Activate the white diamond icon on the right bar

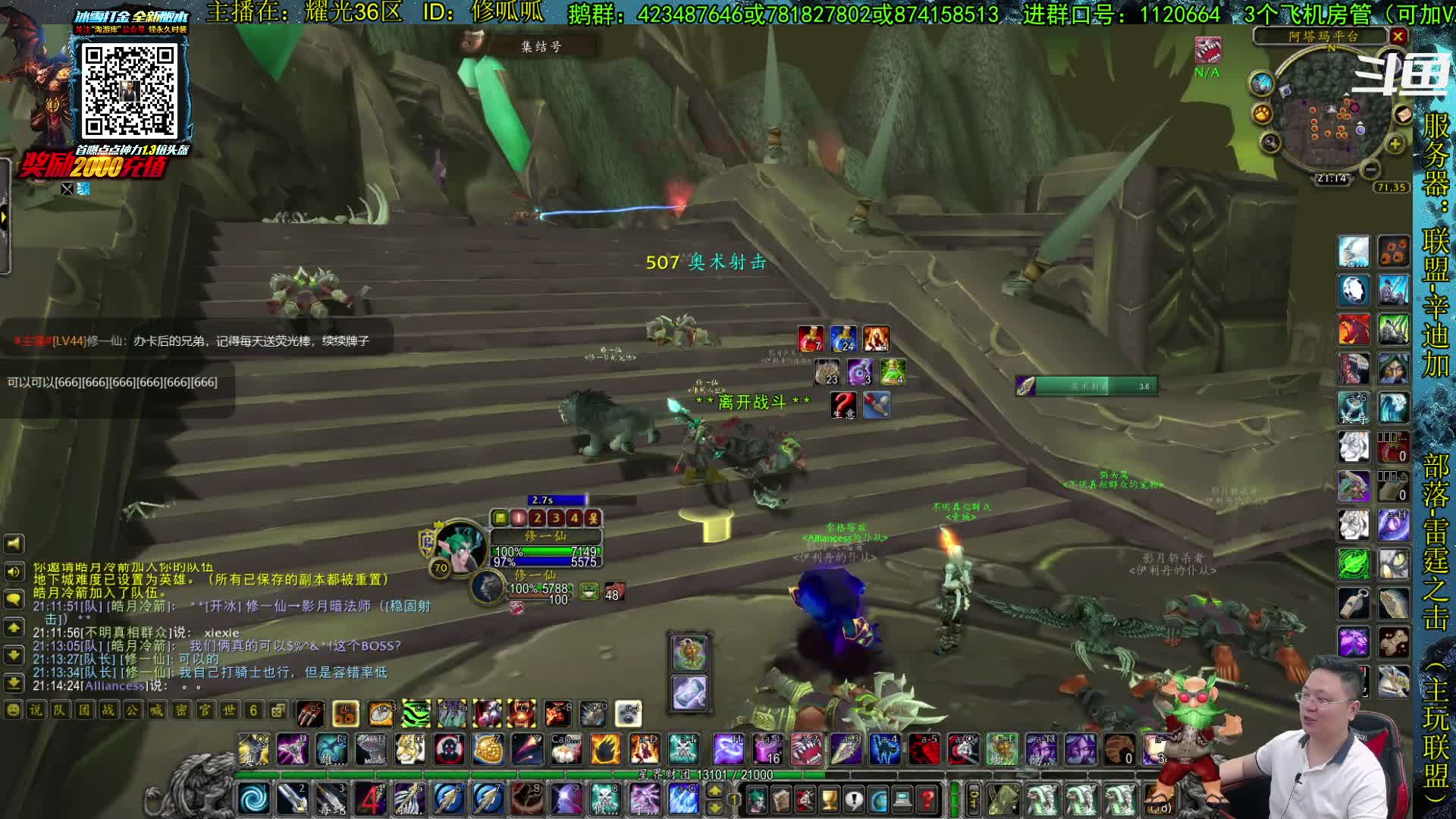(x=1354, y=290)
